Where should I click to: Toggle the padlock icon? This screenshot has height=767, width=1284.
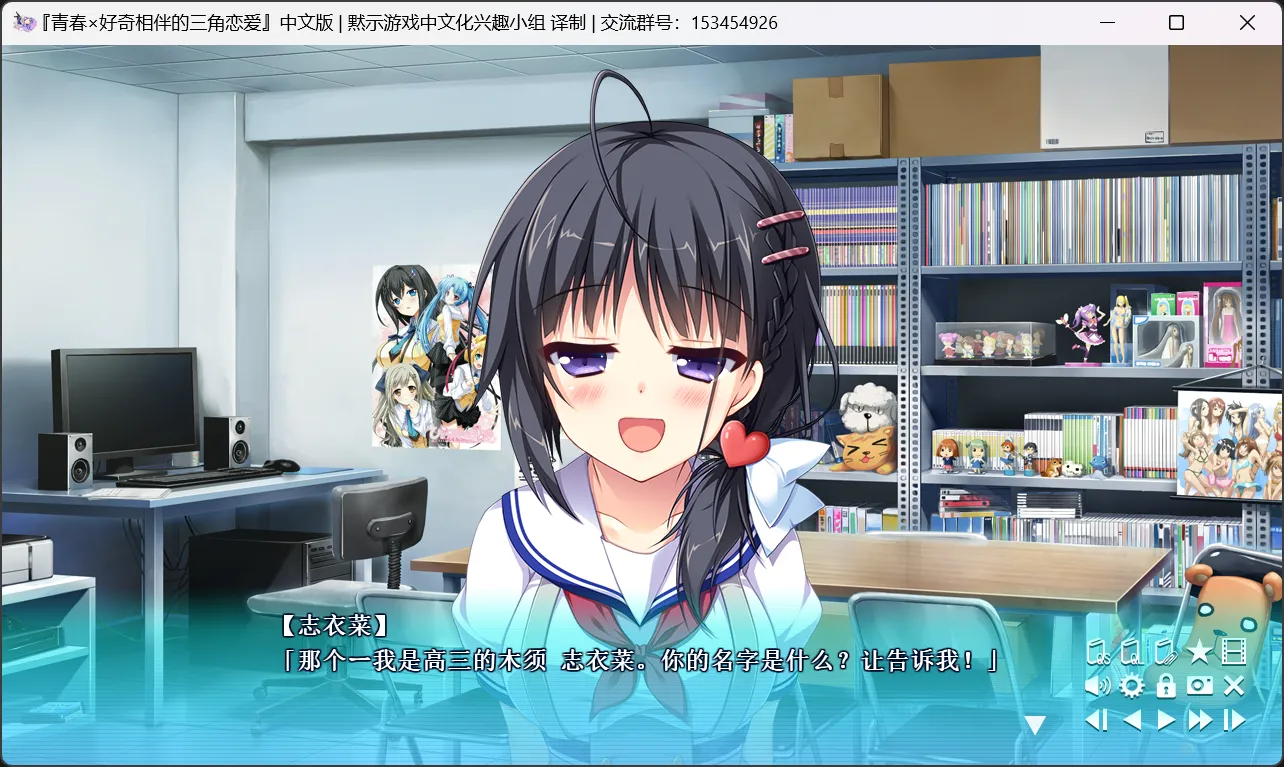[x=1165, y=686]
